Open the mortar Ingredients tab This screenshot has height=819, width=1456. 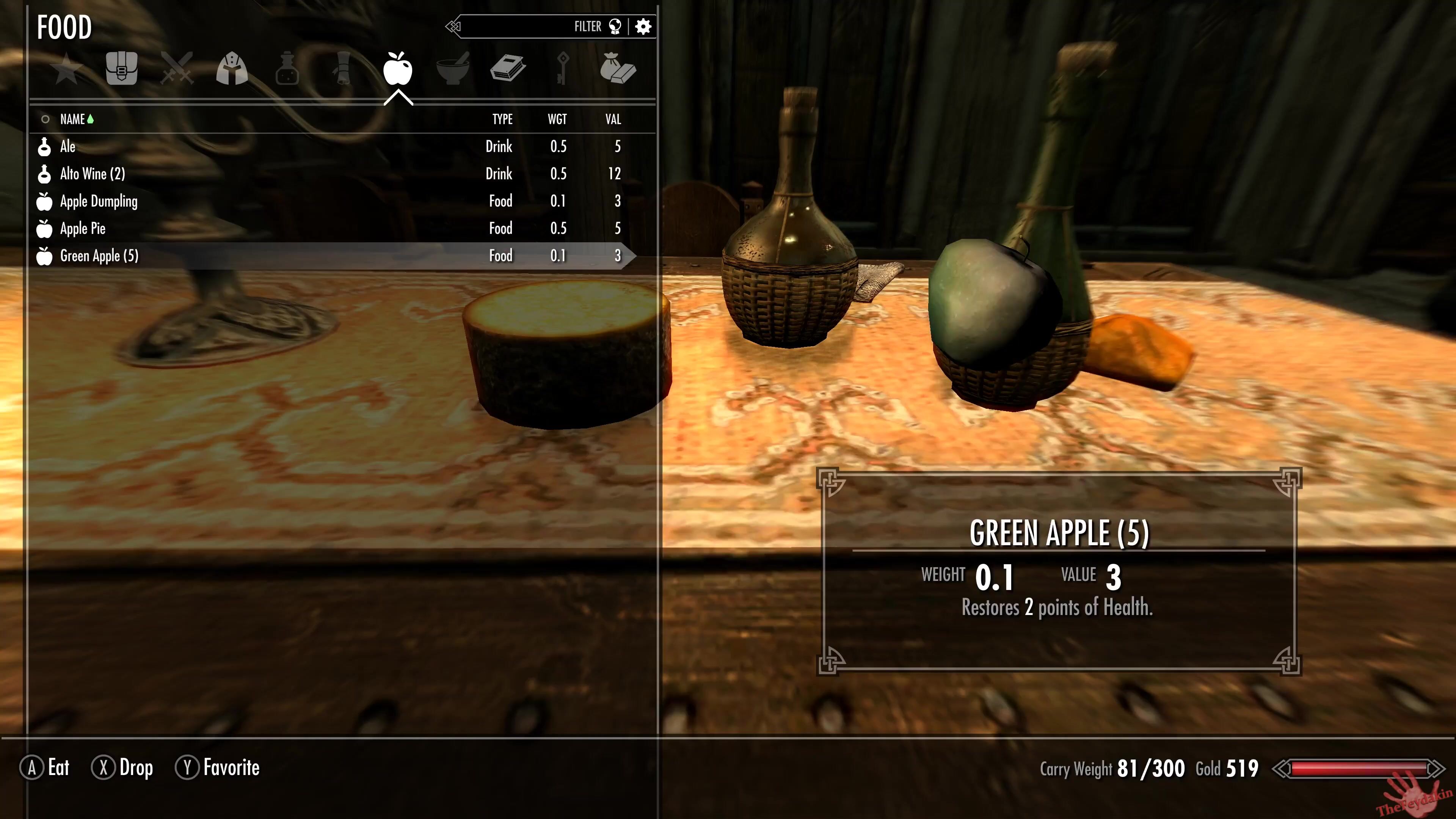[x=453, y=69]
